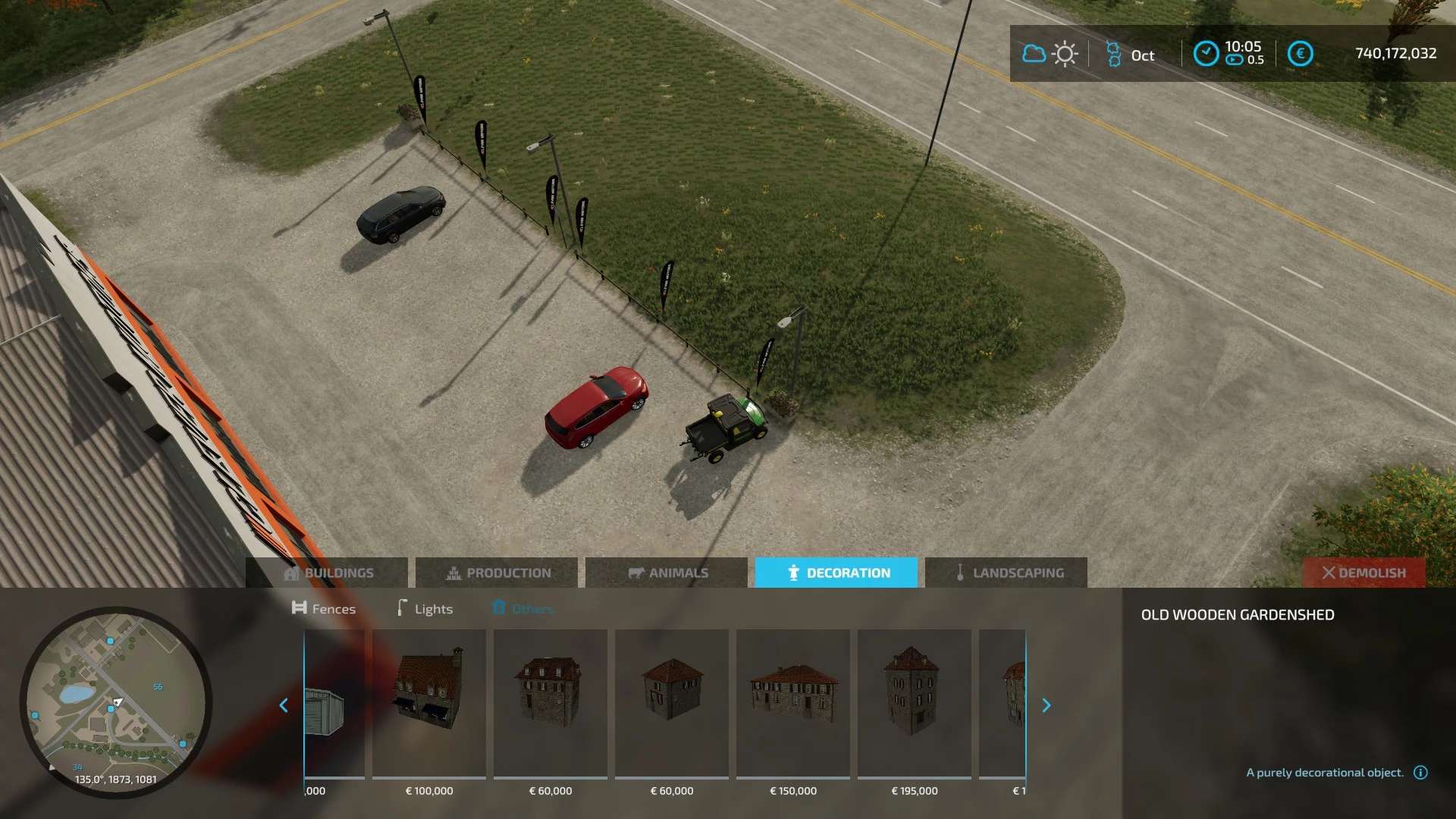This screenshot has width=1456, height=819.
Task: Open the info icon beside decorational description
Action: tap(1420, 772)
